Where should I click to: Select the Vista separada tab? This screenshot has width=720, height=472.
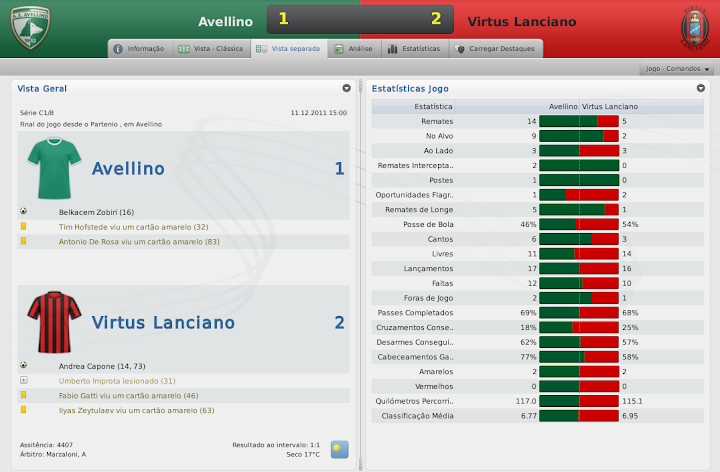pyautogui.click(x=290, y=48)
